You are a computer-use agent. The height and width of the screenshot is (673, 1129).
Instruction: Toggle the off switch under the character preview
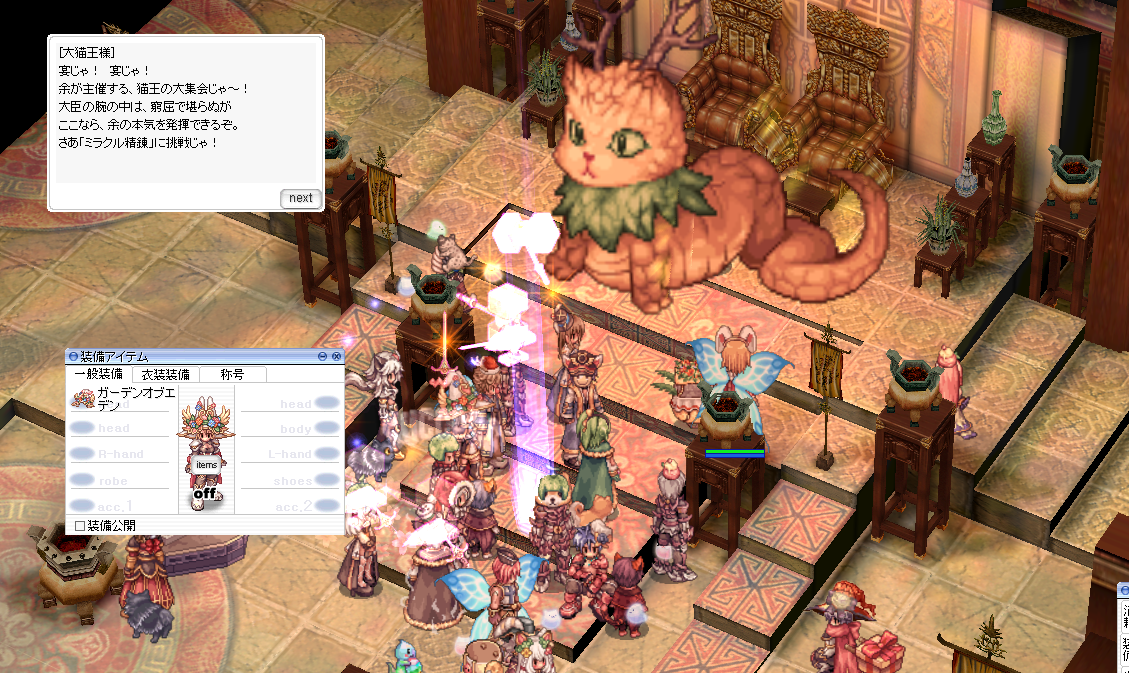coord(206,493)
